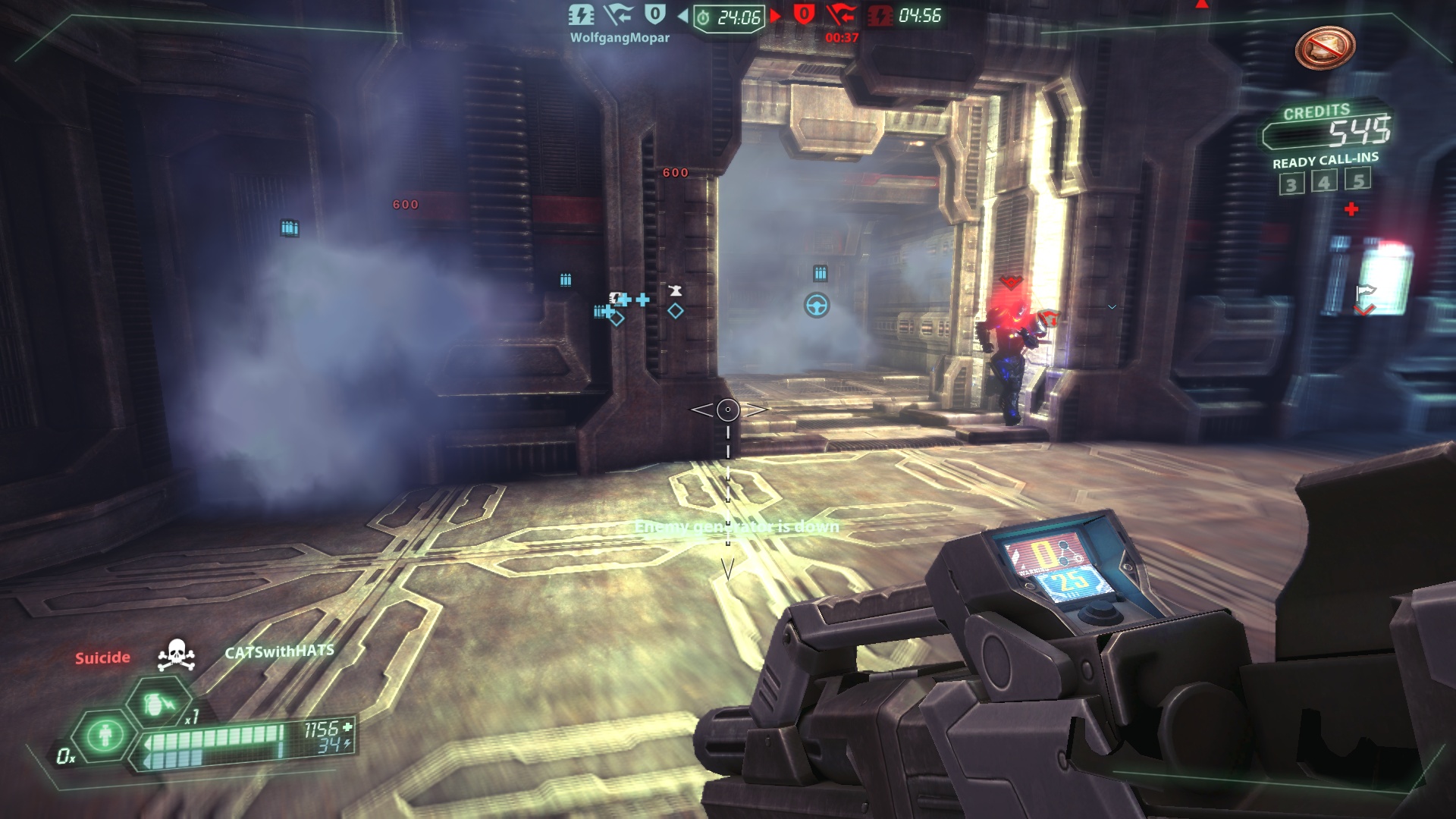Screen dimensions: 1456x819
Task: Select call-in slot 3
Action: coord(1291,184)
